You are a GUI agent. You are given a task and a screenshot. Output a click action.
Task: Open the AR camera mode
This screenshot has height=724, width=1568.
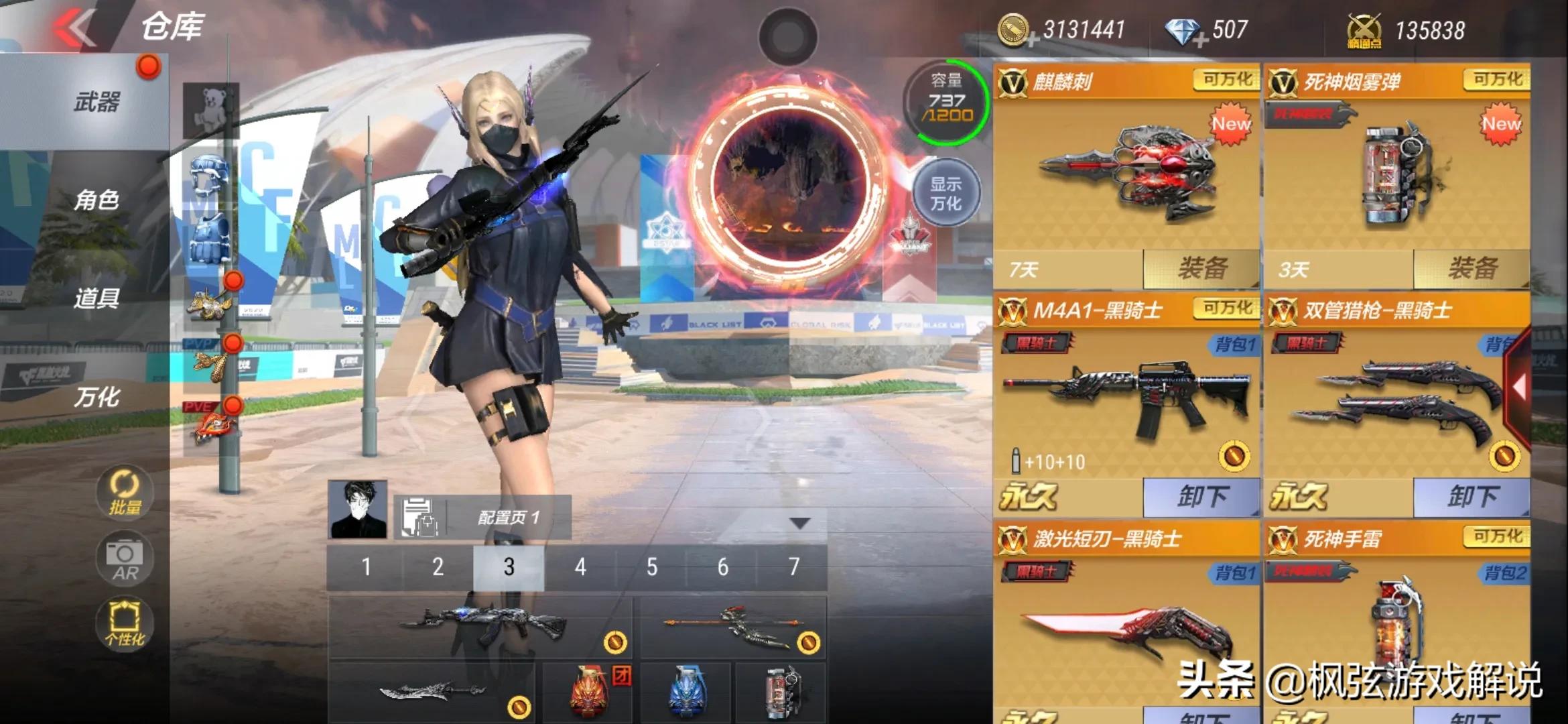click(x=125, y=558)
